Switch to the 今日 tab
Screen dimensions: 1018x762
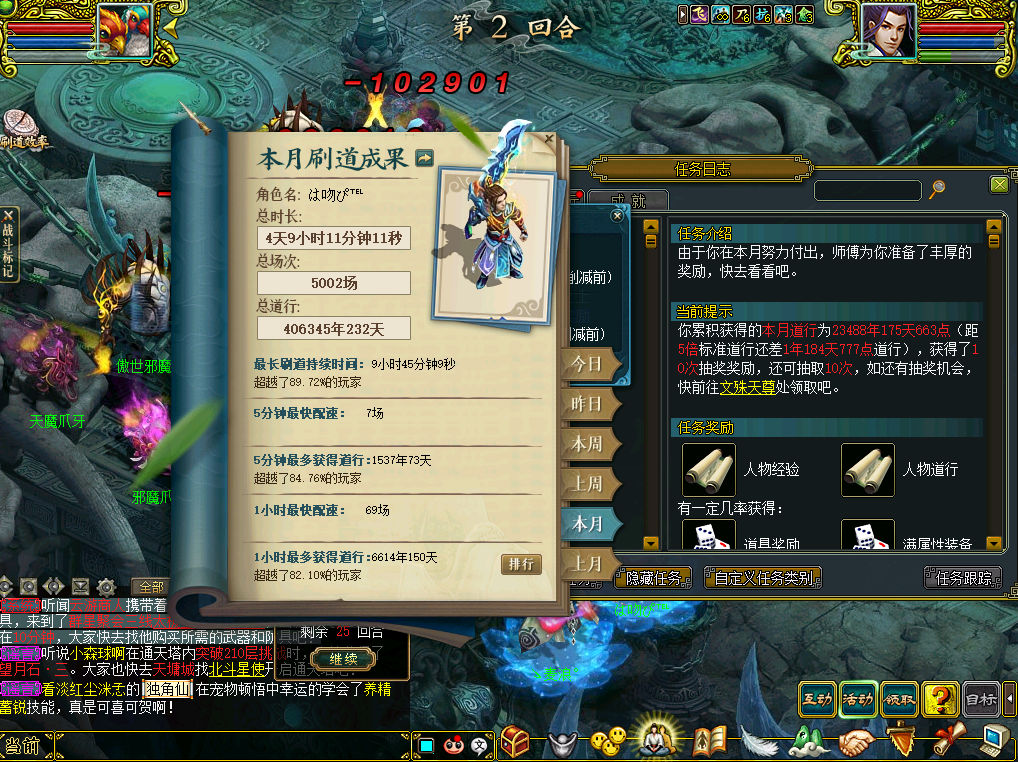tap(587, 365)
